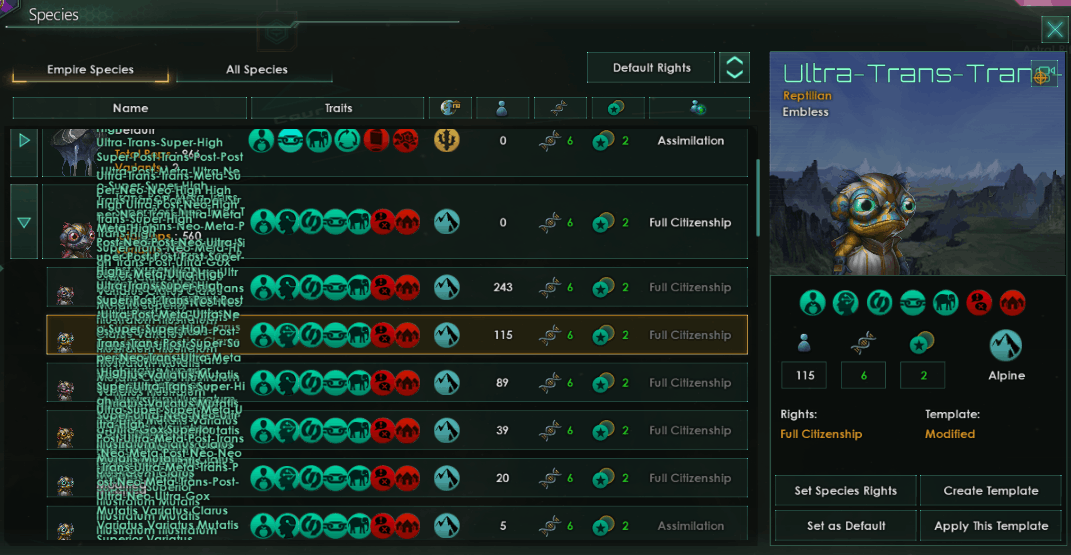The image size is (1071, 555).
Task: Click Set Species Rights button
Action: pyautogui.click(x=845, y=491)
